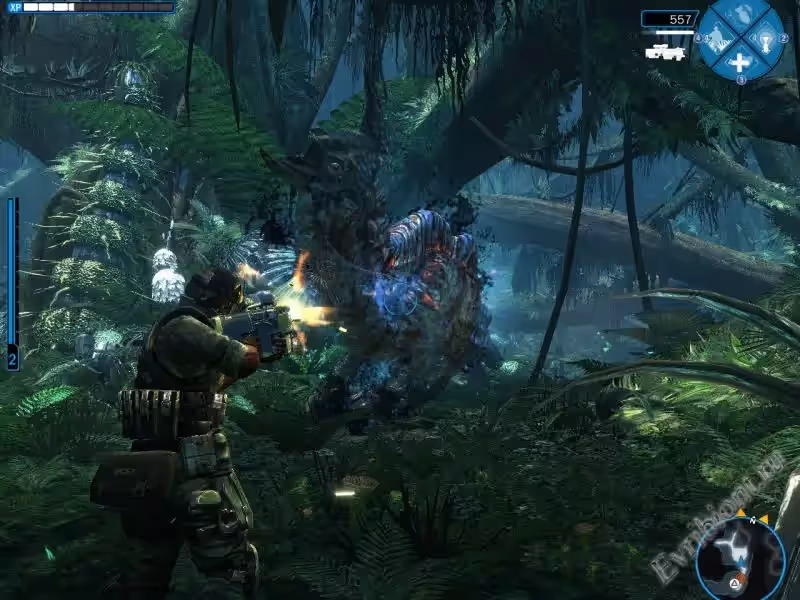Image resolution: width=800 pixels, height=600 pixels.
Task: Select the light bulb skill in the wheel
Action: (766, 39)
